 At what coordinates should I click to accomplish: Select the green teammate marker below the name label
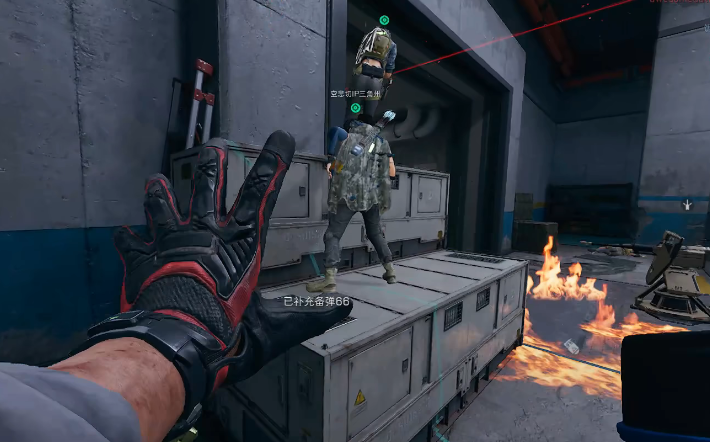pyautogui.click(x=356, y=108)
